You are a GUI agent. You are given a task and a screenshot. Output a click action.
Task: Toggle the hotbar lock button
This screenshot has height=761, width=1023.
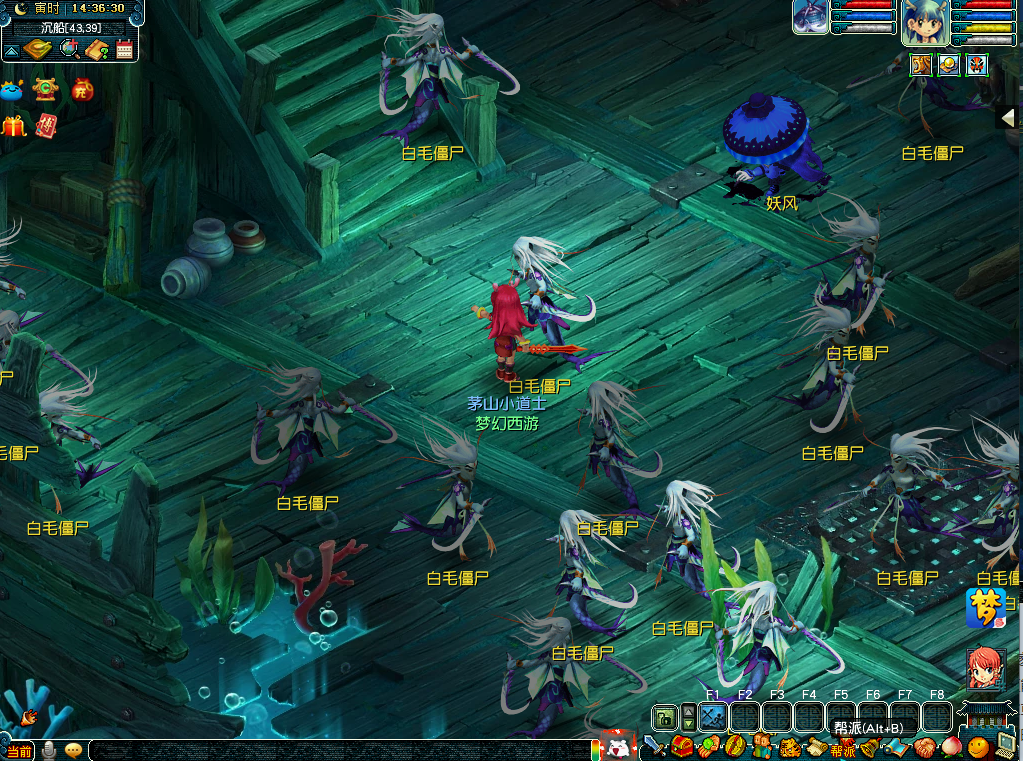click(665, 716)
